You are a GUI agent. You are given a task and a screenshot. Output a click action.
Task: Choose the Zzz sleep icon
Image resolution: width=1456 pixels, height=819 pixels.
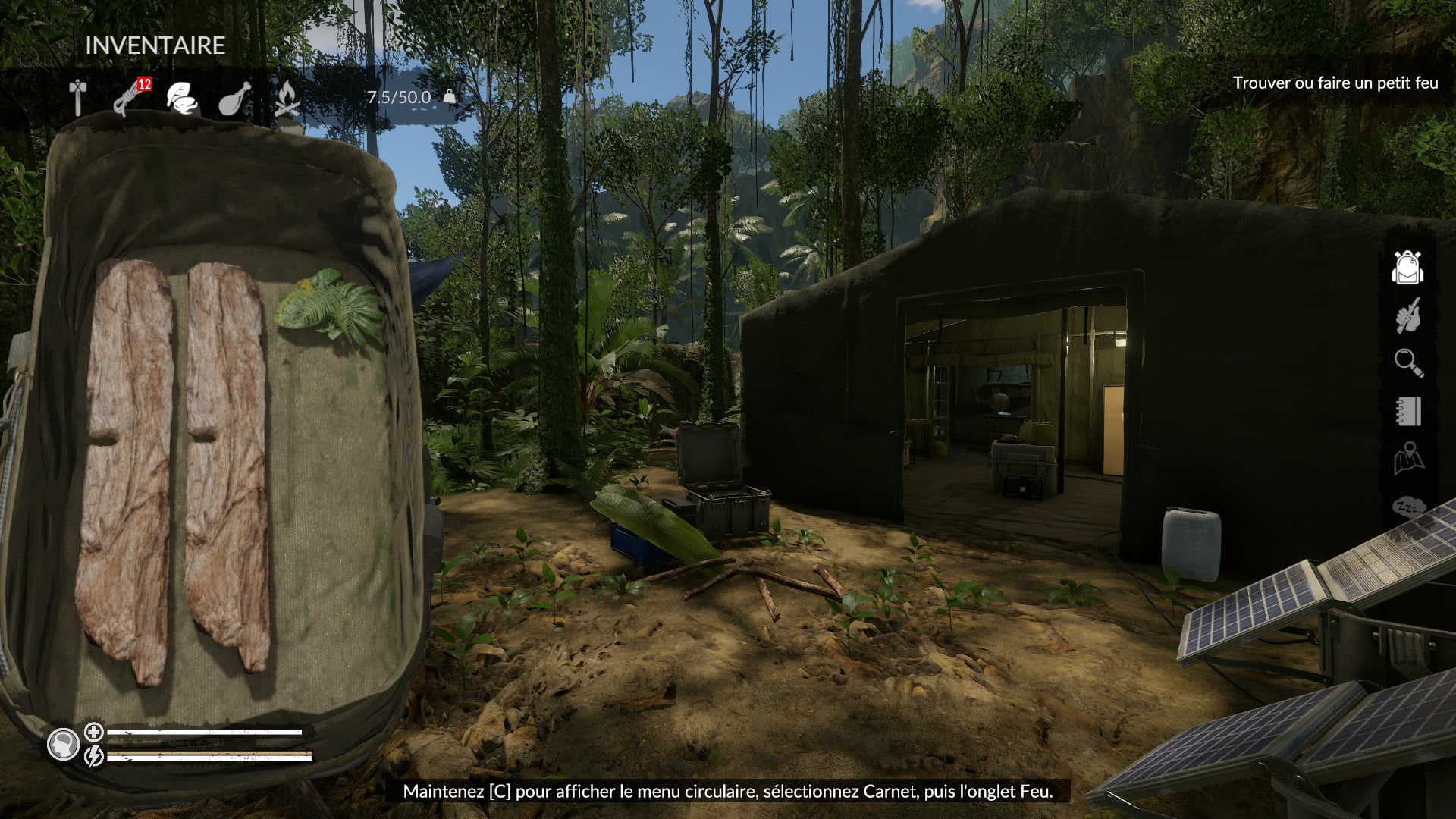1408,507
